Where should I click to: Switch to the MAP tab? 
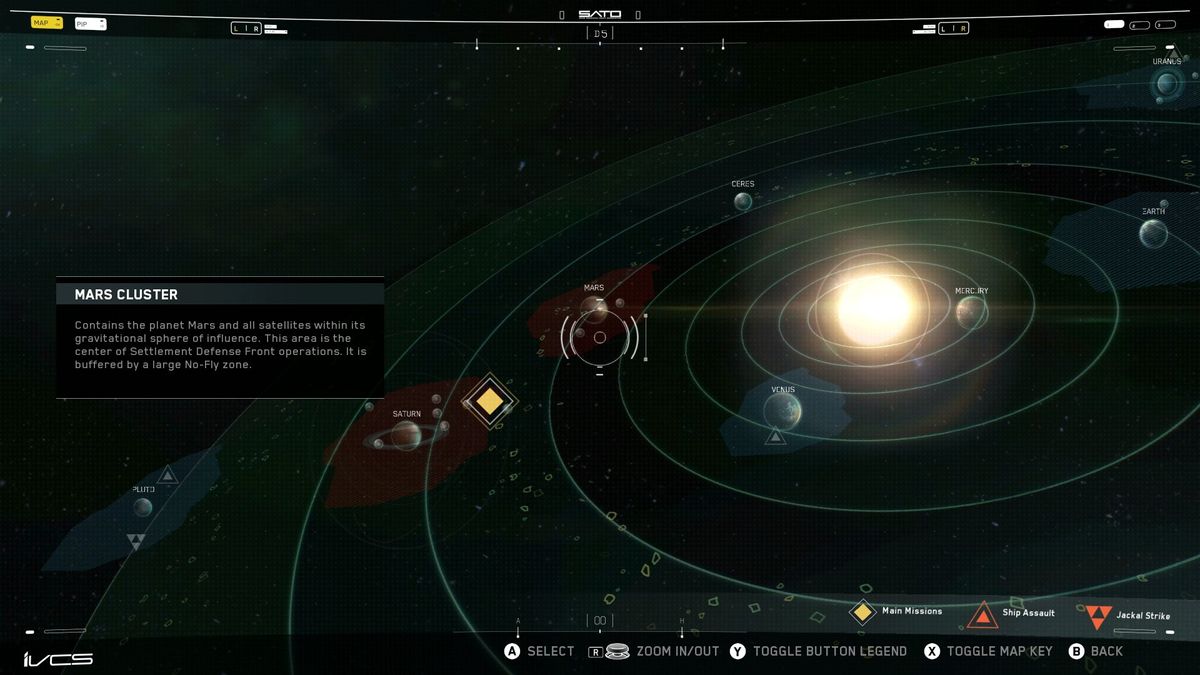click(x=46, y=22)
